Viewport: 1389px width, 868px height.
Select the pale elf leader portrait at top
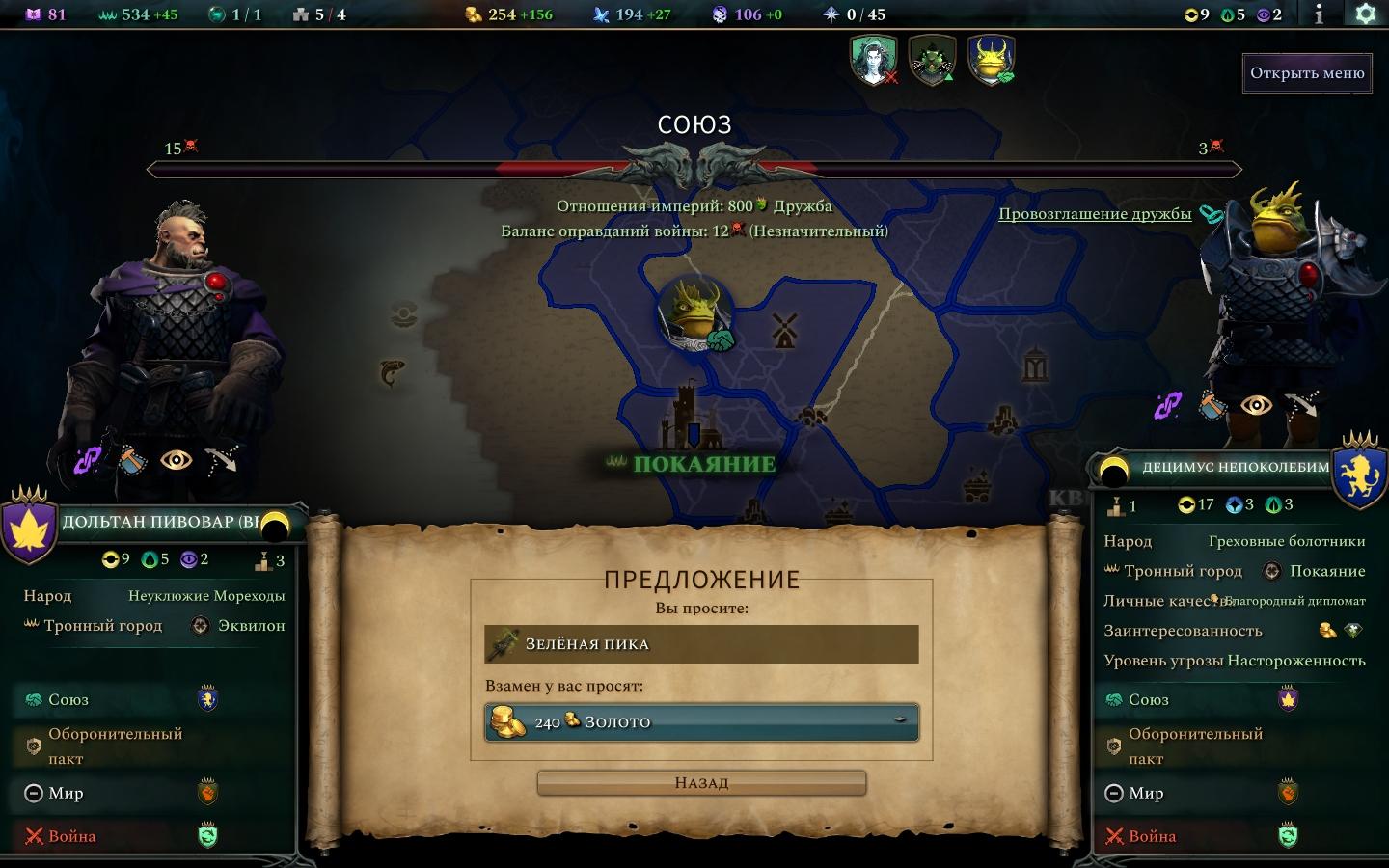(874, 60)
